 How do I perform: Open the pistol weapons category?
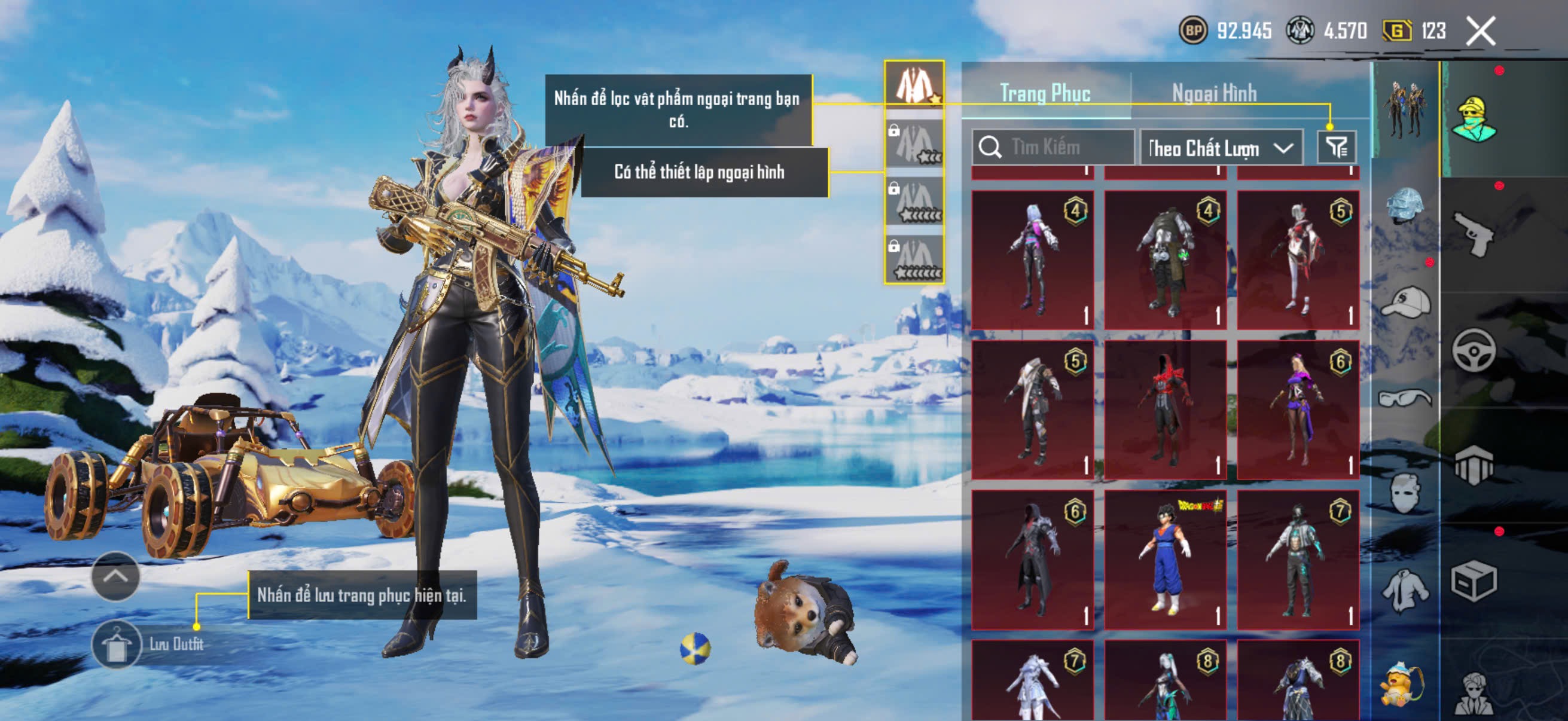(x=1472, y=235)
